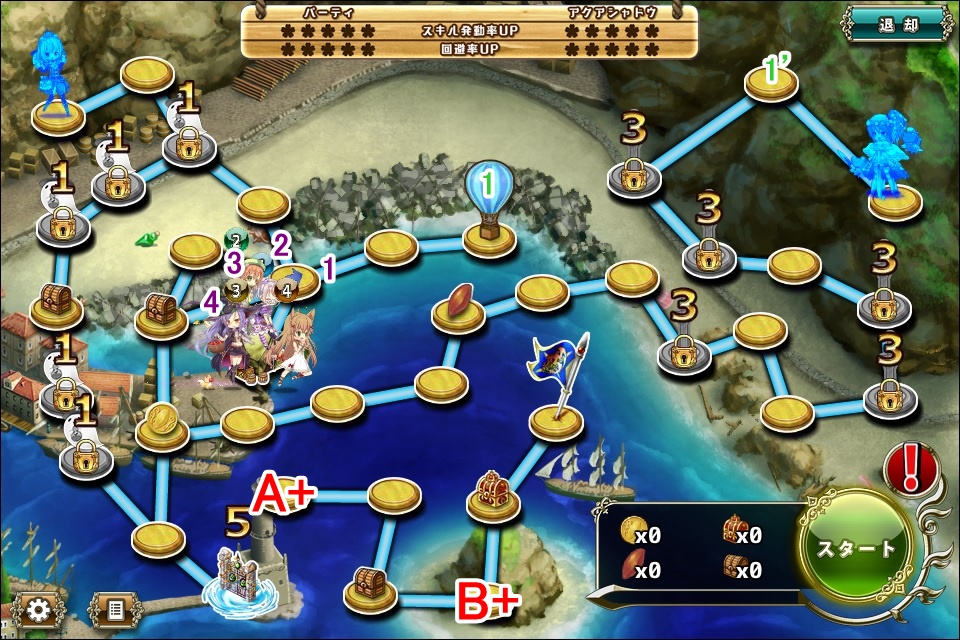This screenshot has height=640, width=960.
Task: Select the gold coin bonus node
Action: tap(162, 425)
